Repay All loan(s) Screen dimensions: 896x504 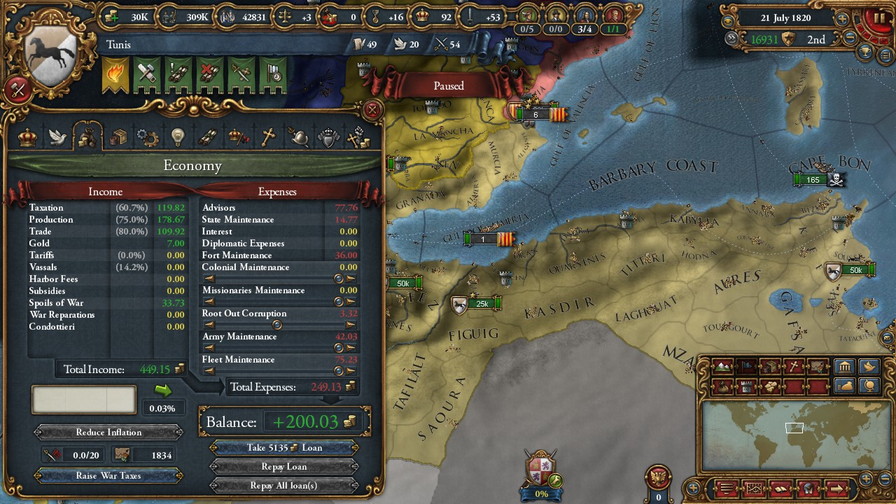(283, 485)
